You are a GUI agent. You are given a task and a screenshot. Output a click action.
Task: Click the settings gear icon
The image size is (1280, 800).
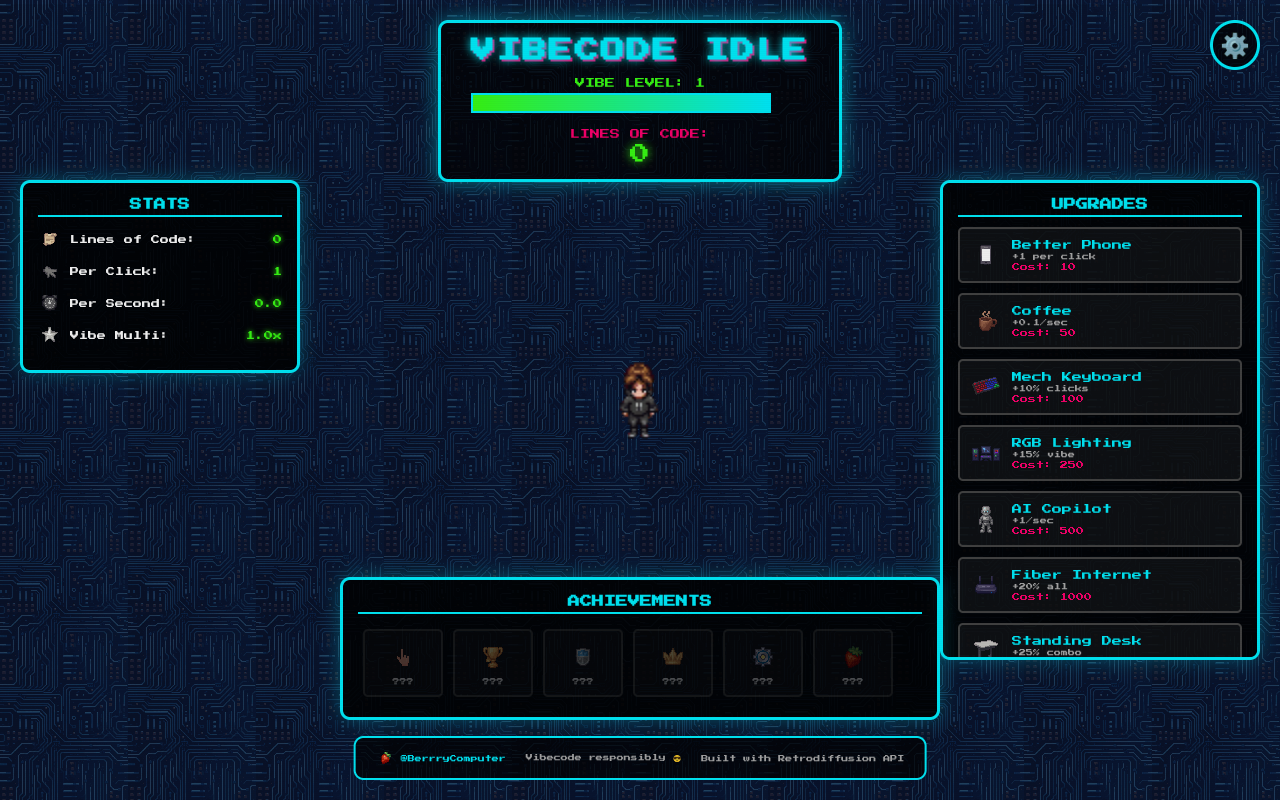pyautogui.click(x=1234, y=45)
